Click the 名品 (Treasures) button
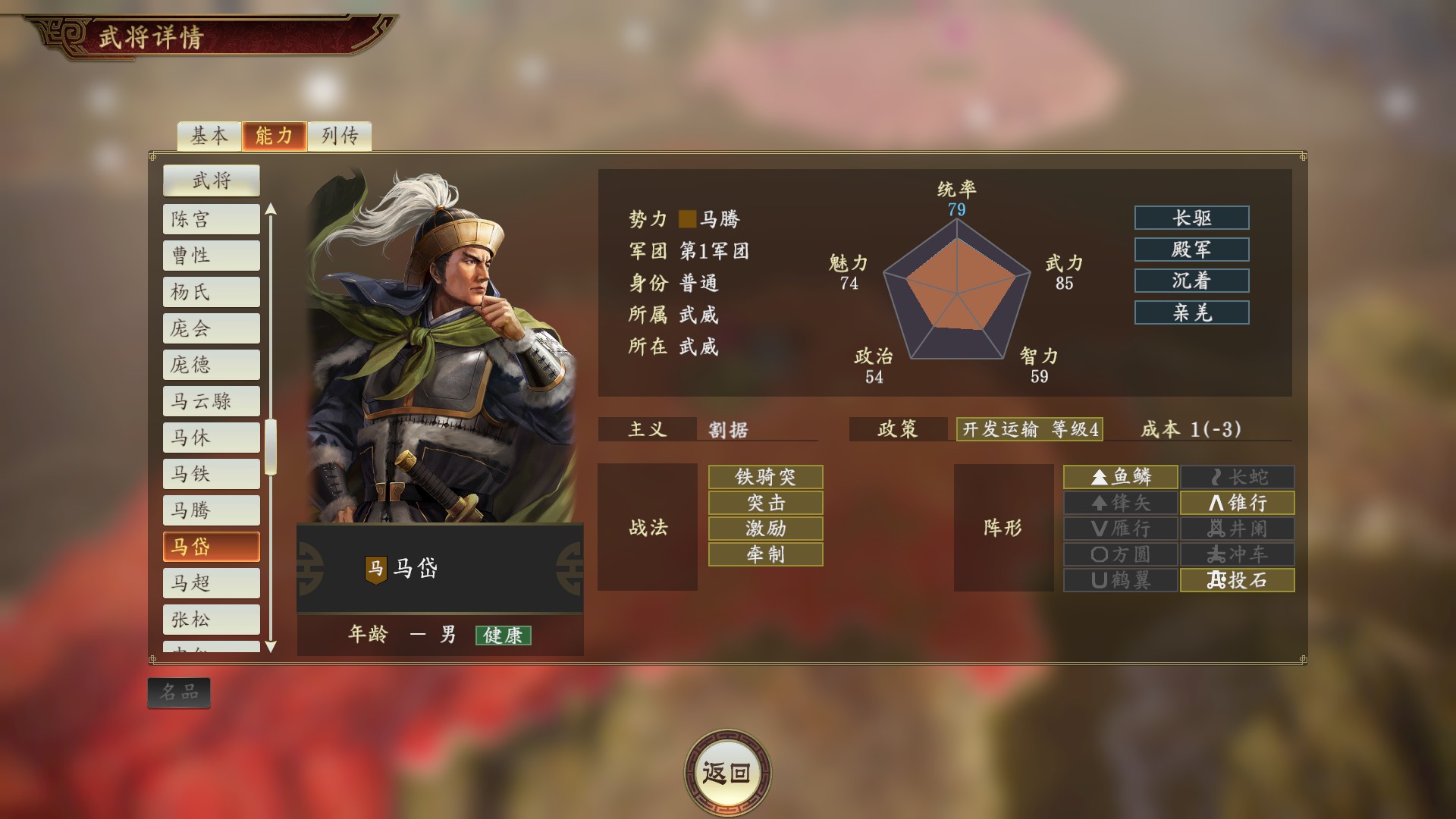This screenshot has width=1456, height=819. click(x=178, y=692)
